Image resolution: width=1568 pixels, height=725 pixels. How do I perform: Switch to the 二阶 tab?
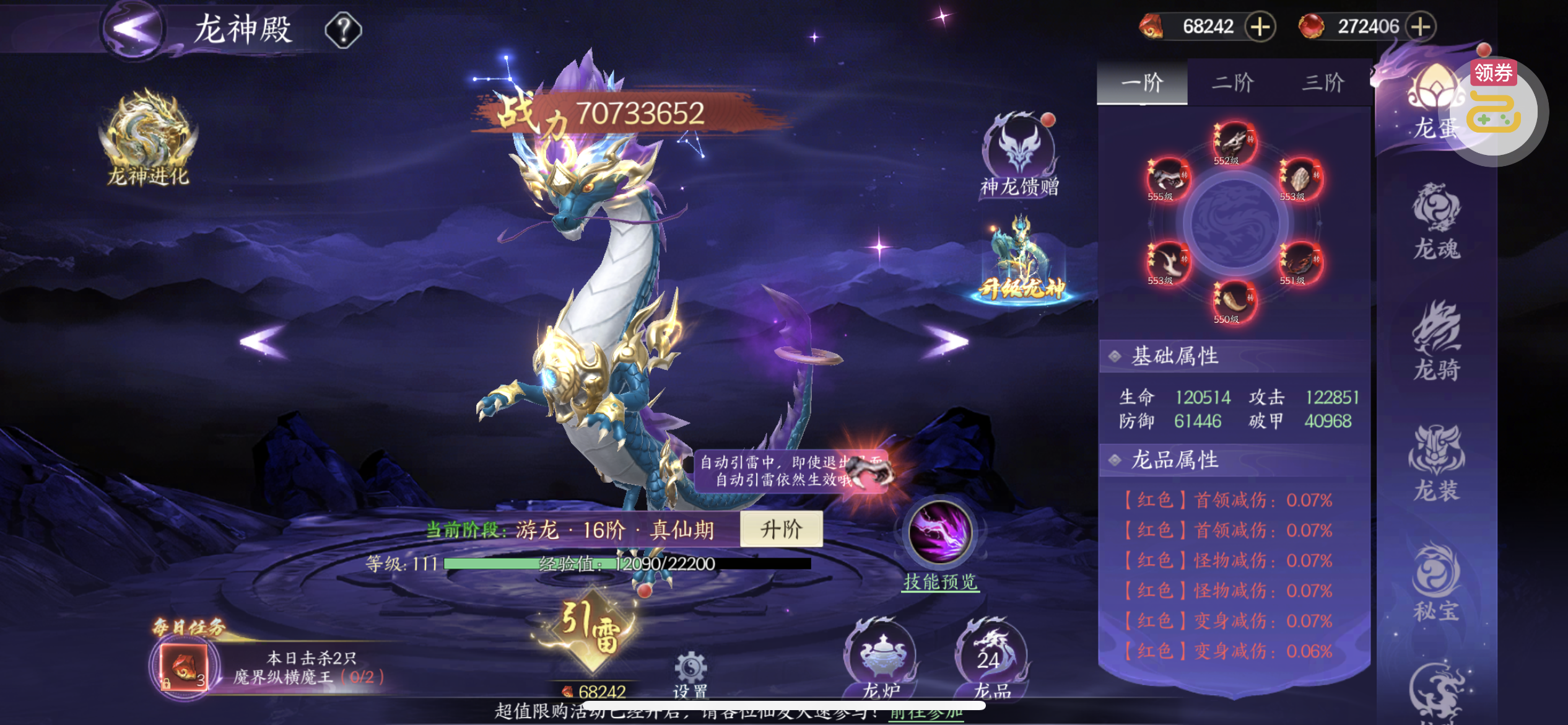(x=1232, y=83)
